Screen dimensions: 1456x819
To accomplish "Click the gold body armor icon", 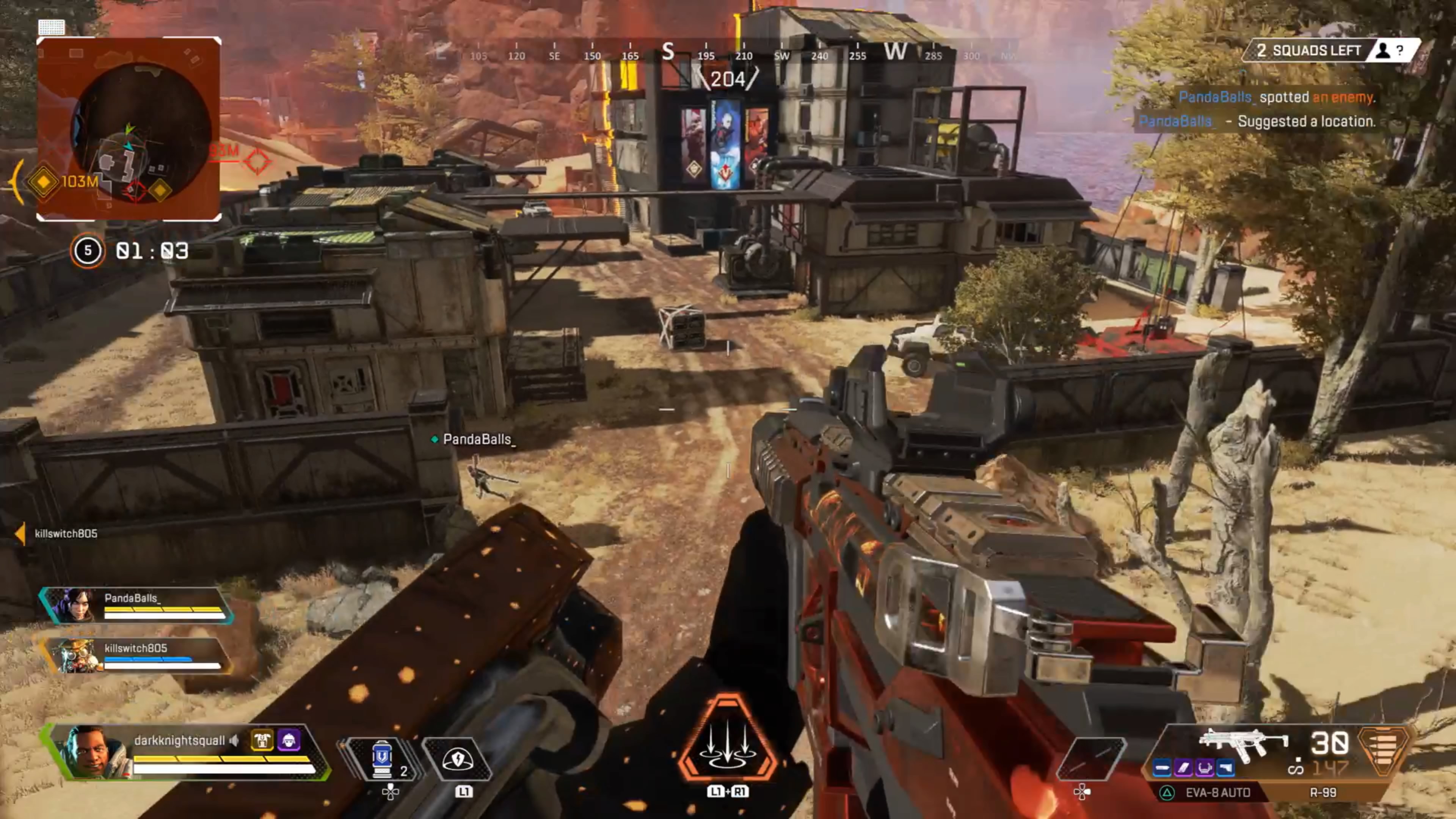I will [262, 740].
